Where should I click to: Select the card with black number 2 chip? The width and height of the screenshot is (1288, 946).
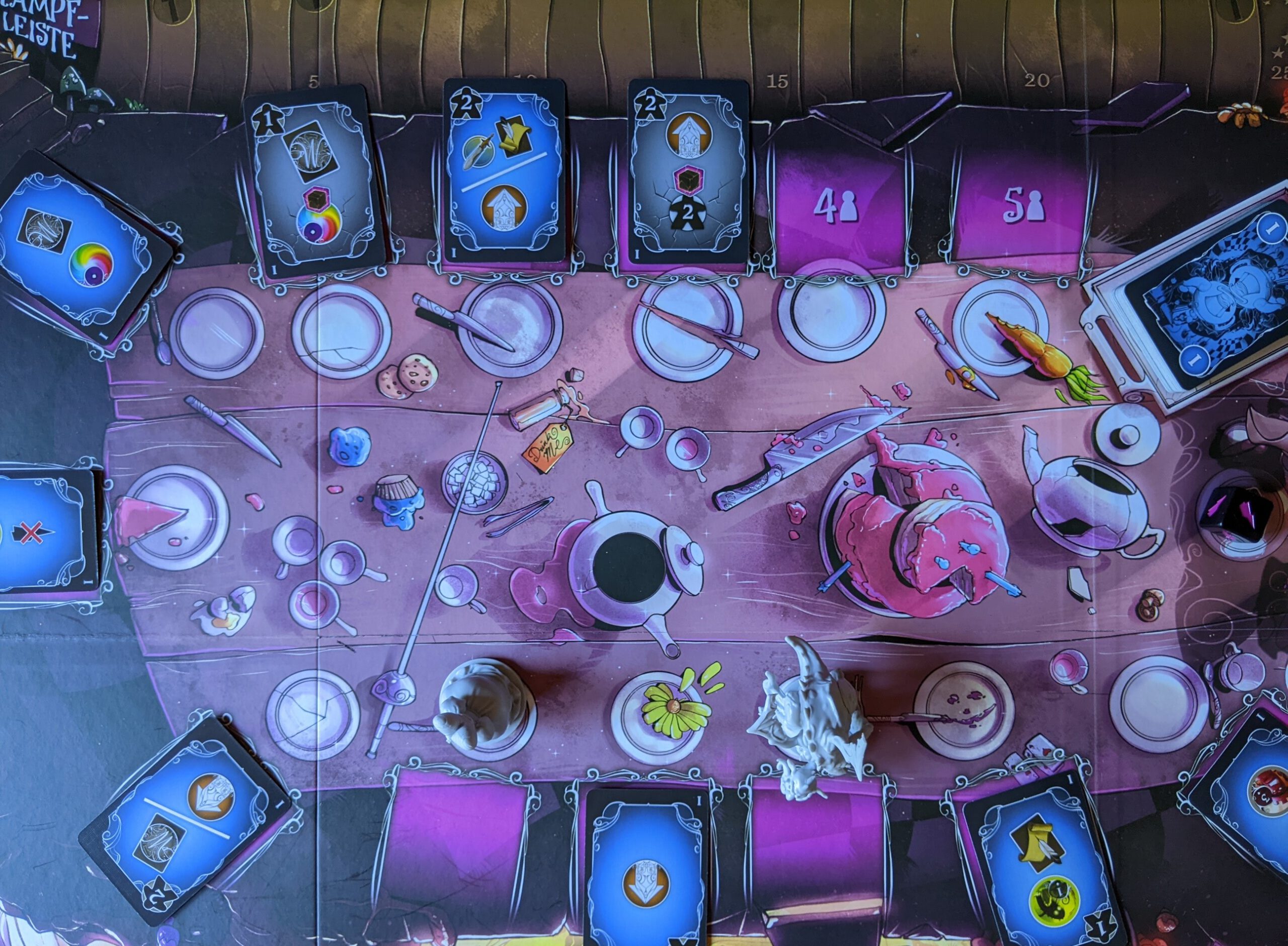coord(689,170)
